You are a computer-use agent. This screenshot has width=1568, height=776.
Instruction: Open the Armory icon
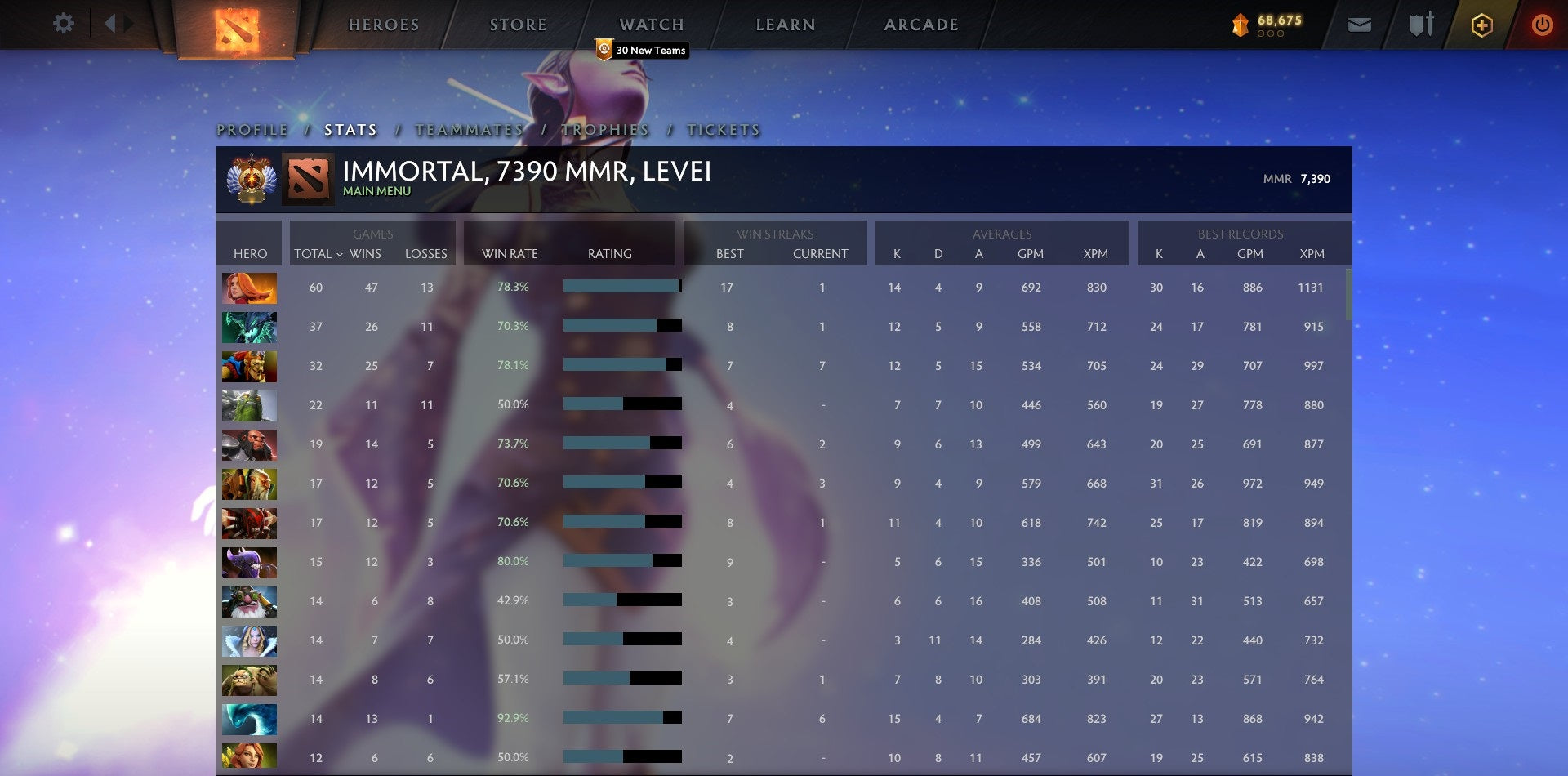tap(1421, 25)
